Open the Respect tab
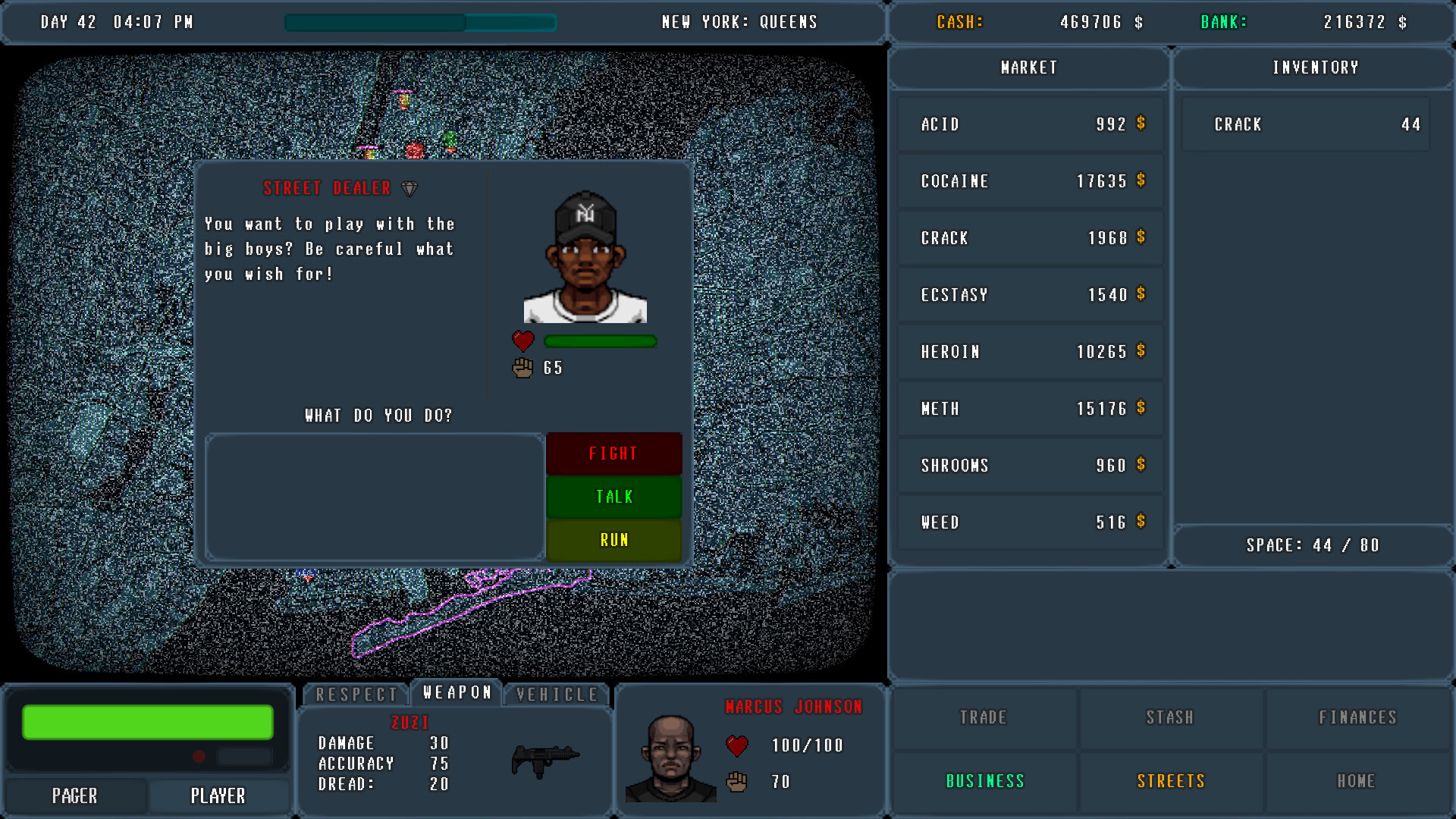Image resolution: width=1456 pixels, height=819 pixels. pyautogui.click(x=357, y=694)
